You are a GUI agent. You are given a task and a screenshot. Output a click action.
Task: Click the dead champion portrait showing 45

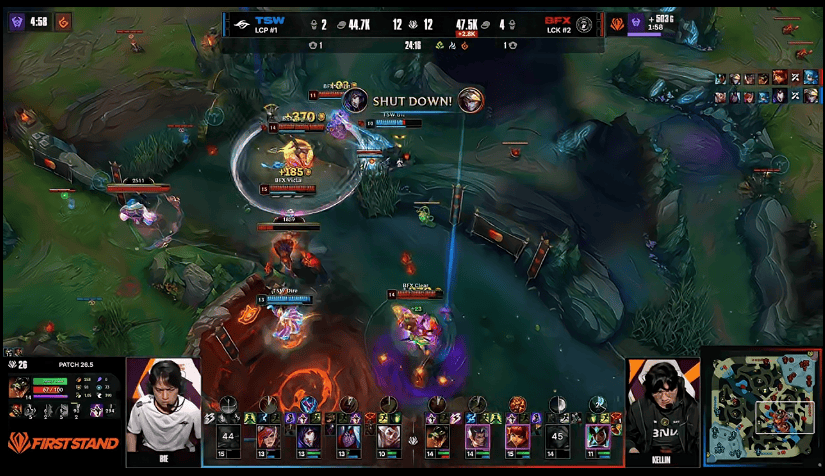559,437
